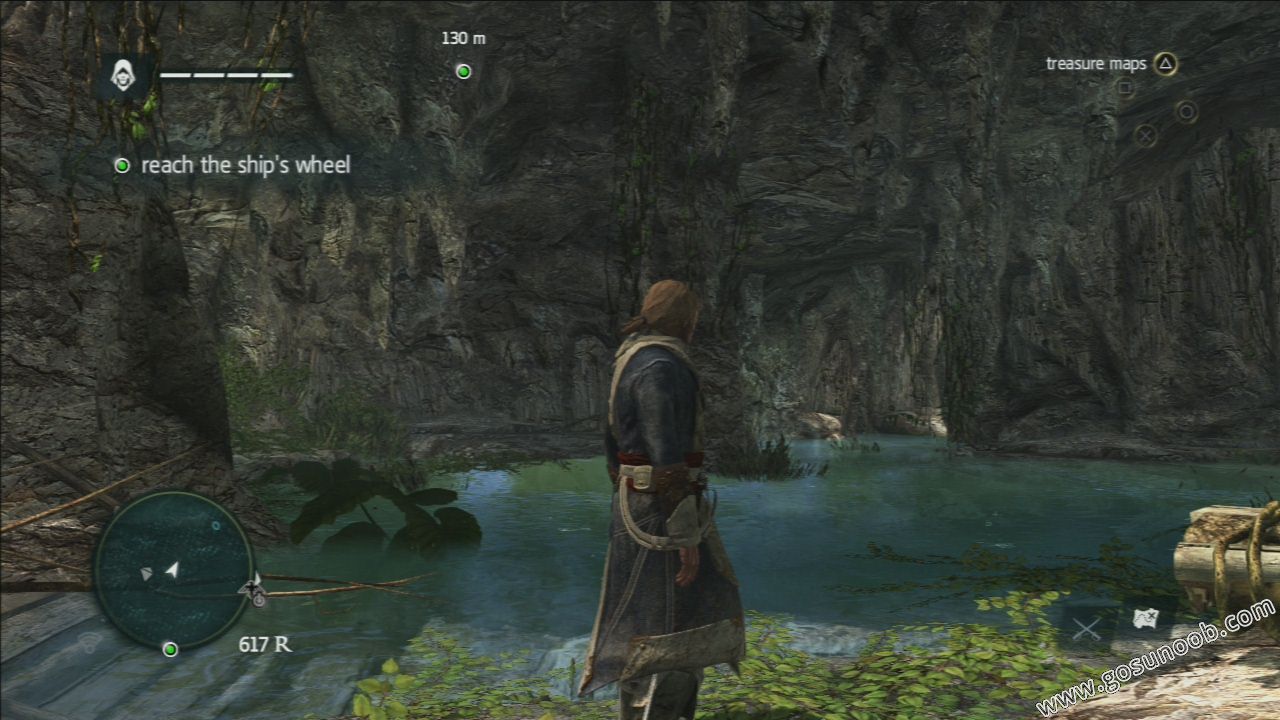Open the circular minimap
Viewport: 1280px width, 720px height.
click(173, 570)
